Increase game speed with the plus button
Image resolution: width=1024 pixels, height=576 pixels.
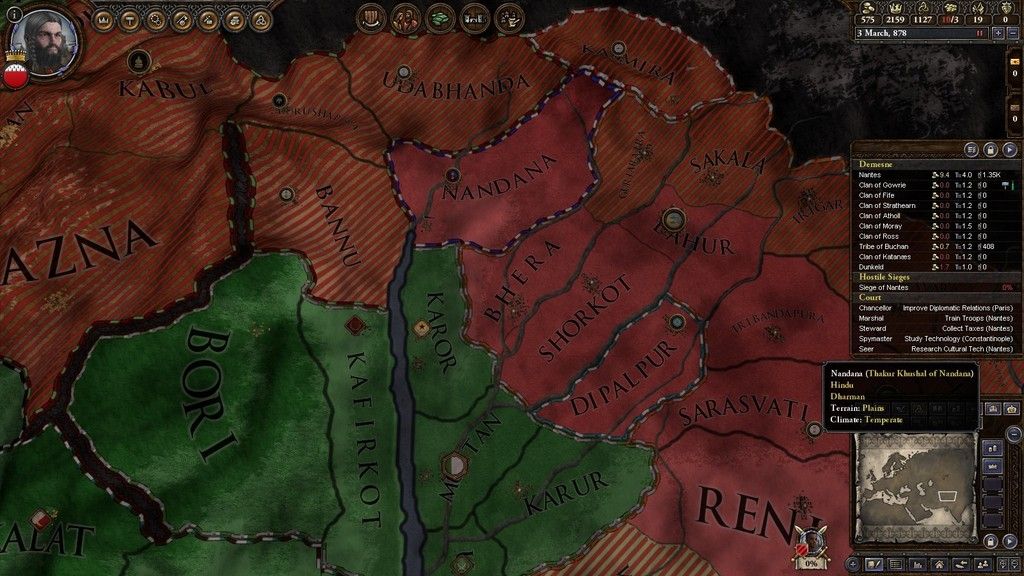pyautogui.click(x=998, y=33)
